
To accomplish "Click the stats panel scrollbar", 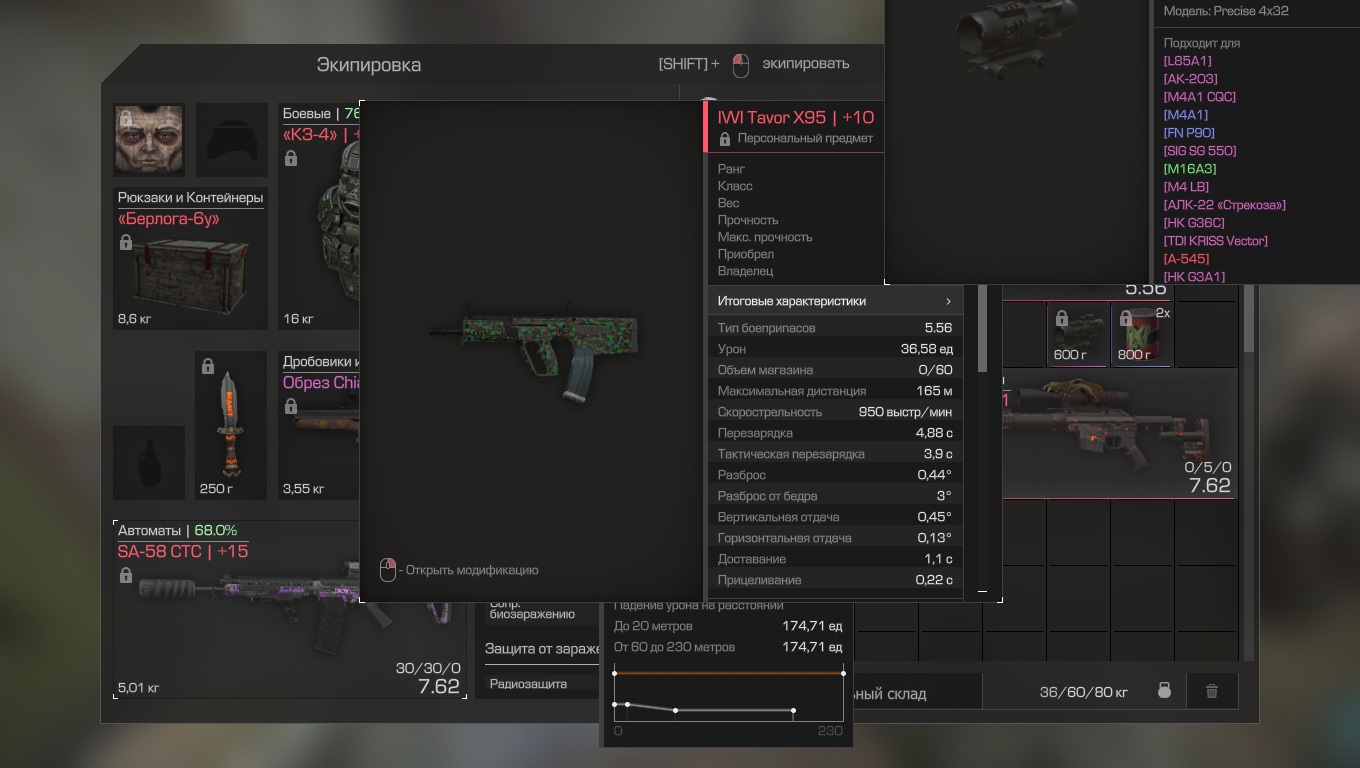I will click(x=982, y=330).
